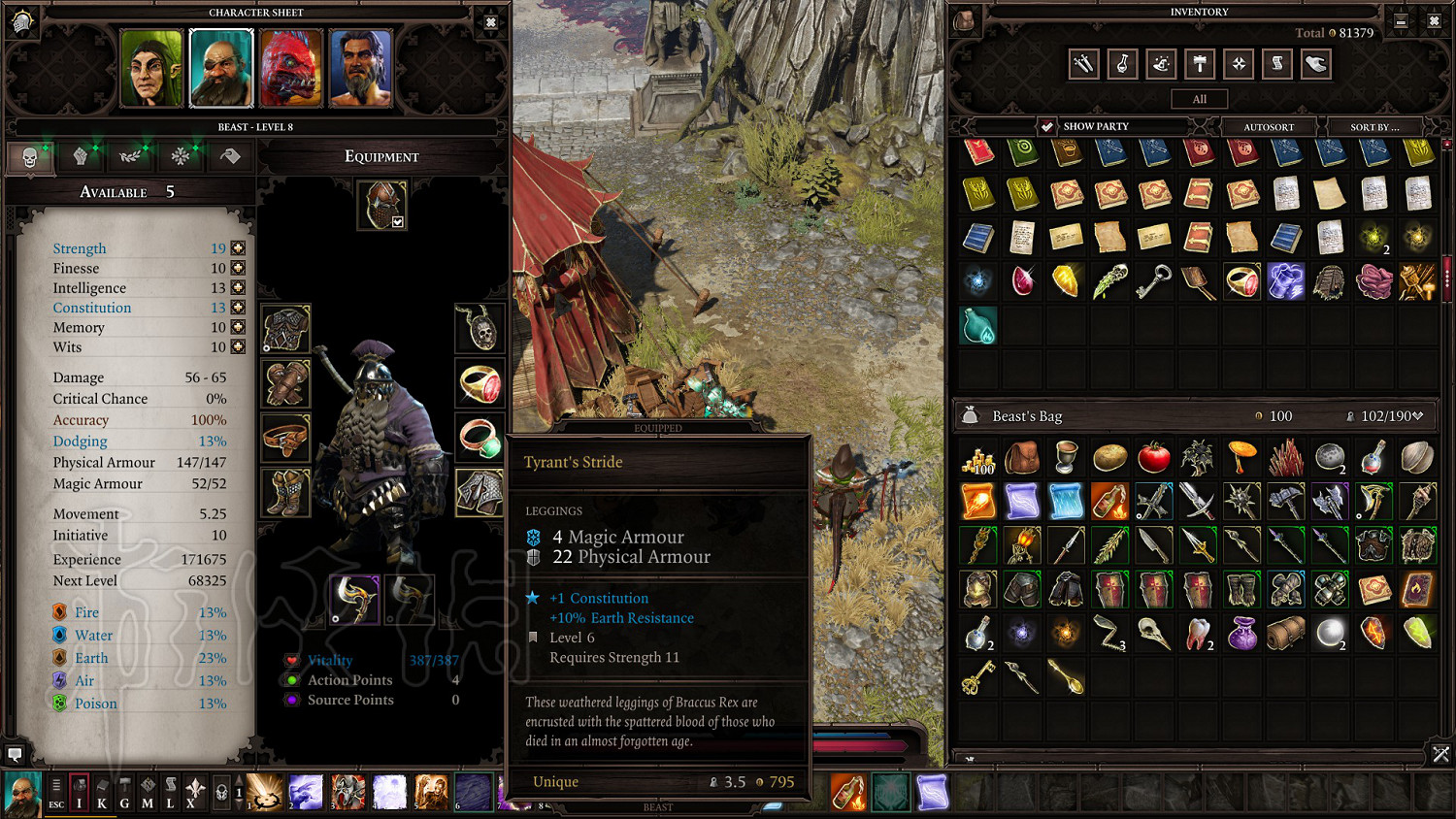The width and height of the screenshot is (1456, 819).
Task: Select the bearded human party portrait
Action: 360,68
